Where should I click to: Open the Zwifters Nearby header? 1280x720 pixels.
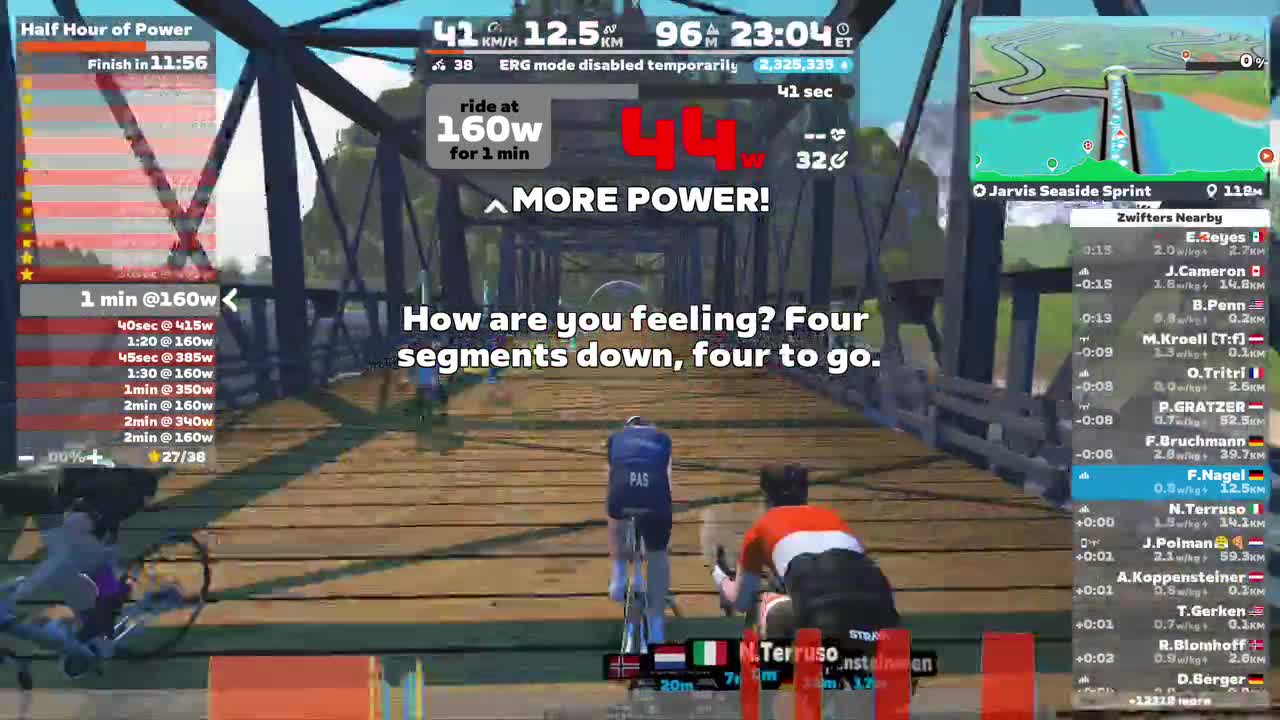1169,217
